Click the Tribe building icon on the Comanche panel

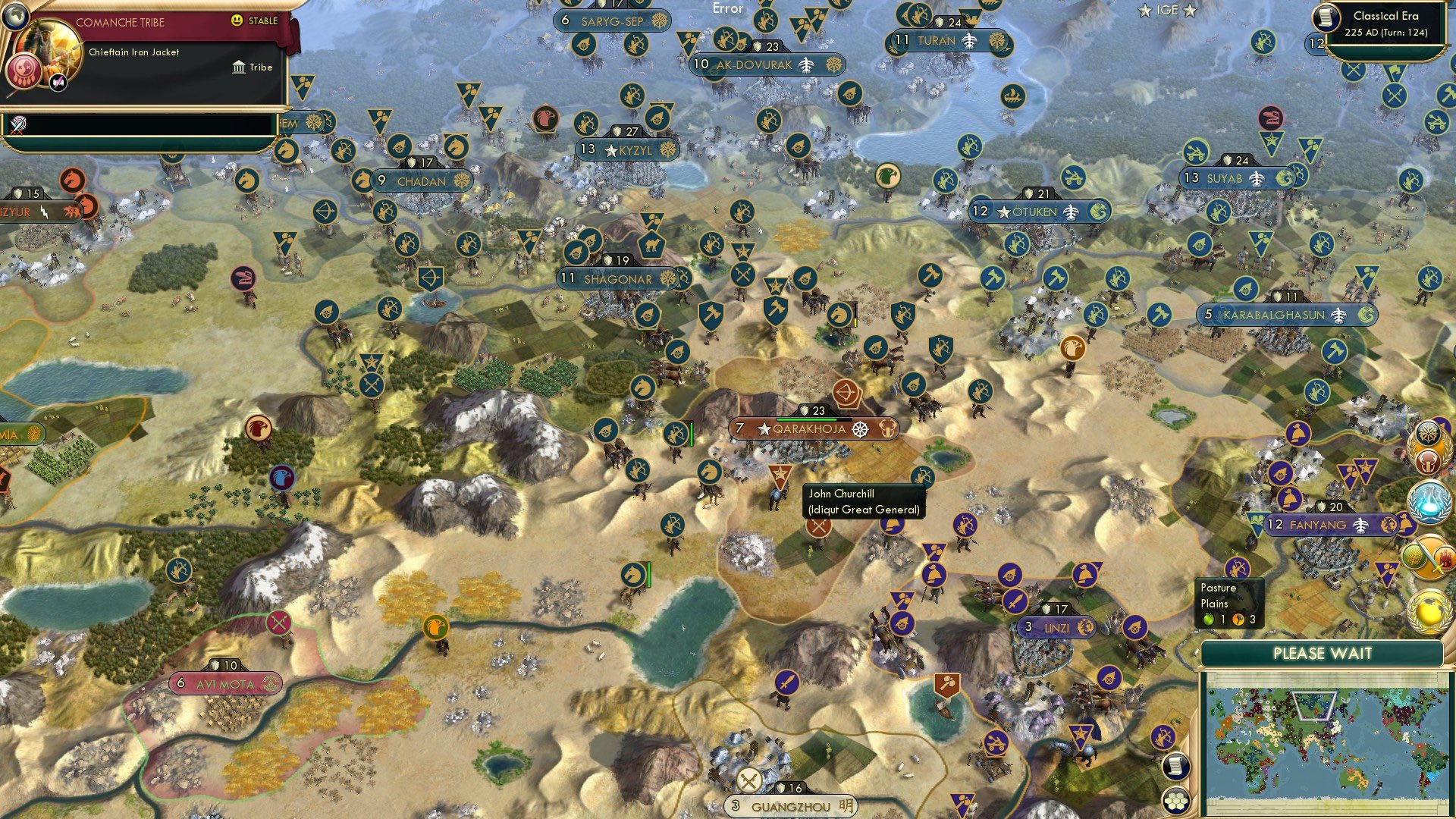click(240, 67)
